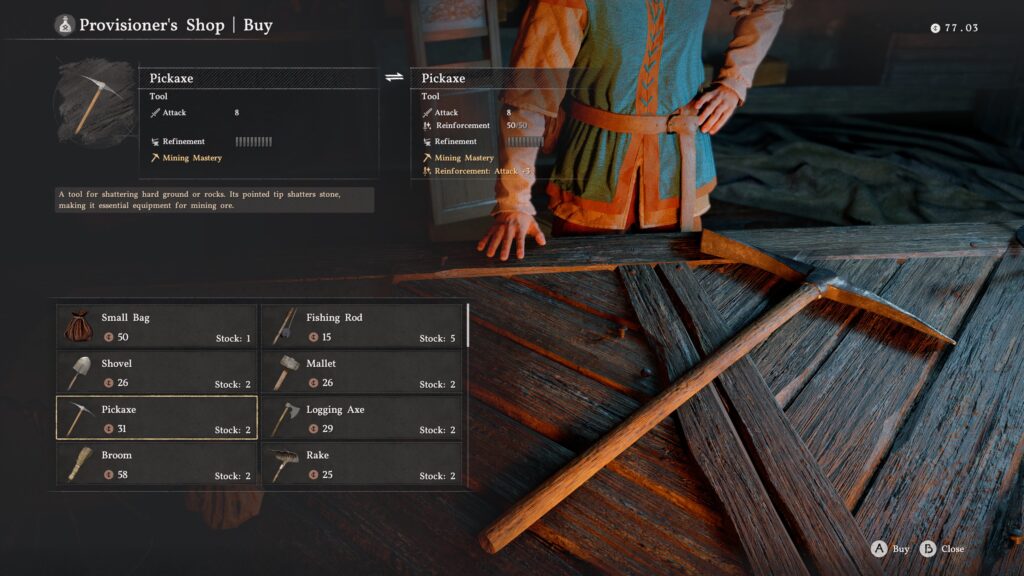The image size is (1024, 576).
Task: Choose the Fishing Rod listing
Action: [x=362, y=326]
